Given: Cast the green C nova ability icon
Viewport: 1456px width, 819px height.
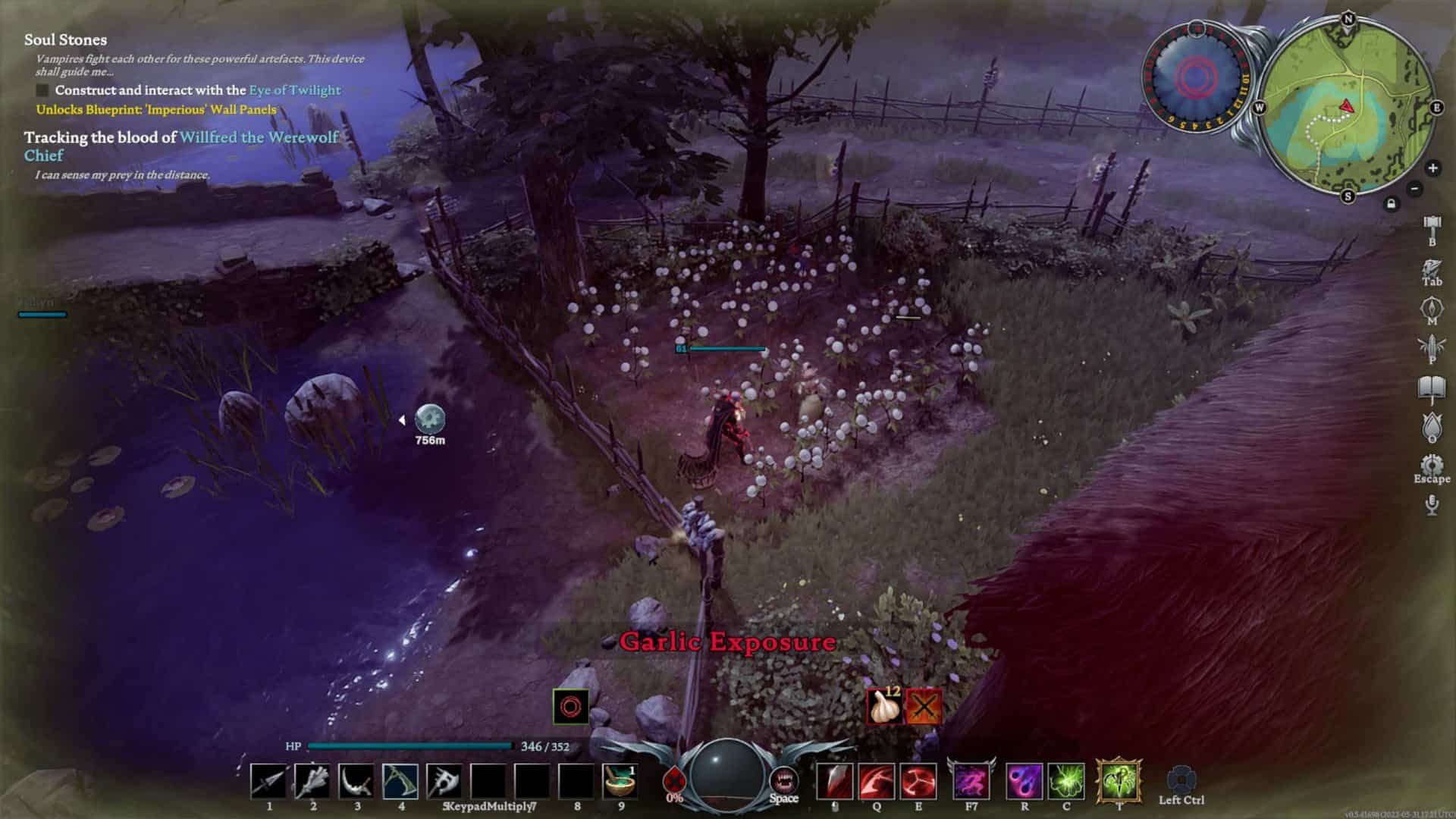Looking at the screenshot, I should tap(1066, 783).
